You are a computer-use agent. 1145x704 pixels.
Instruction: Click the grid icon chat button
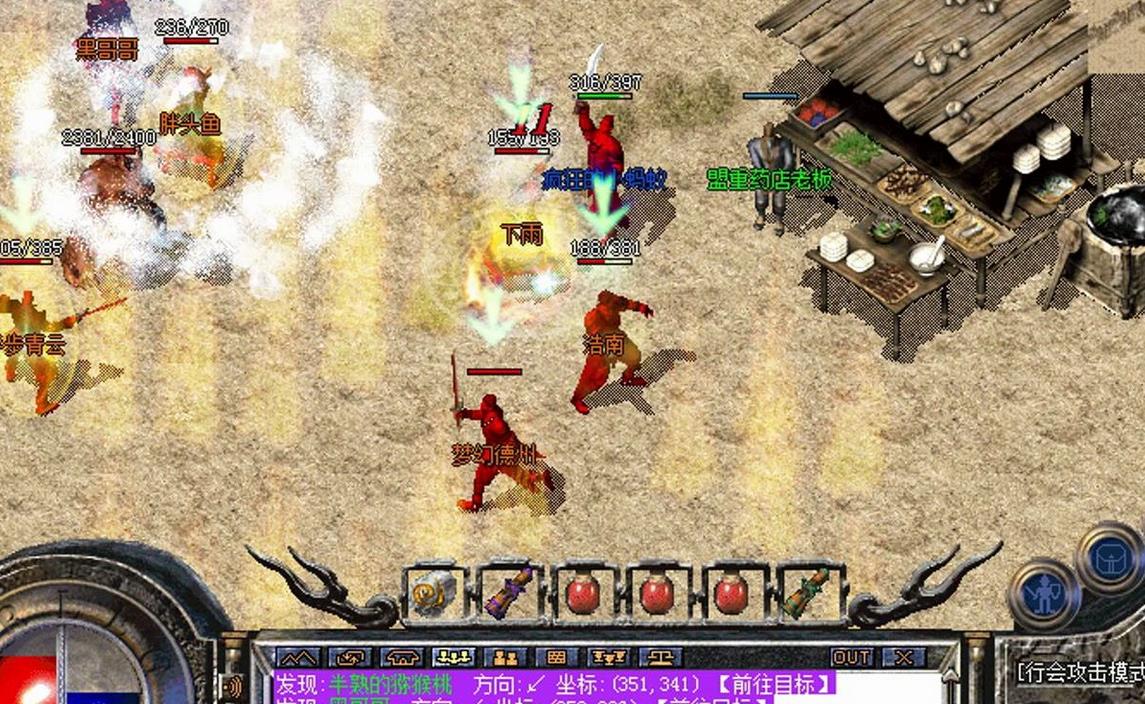tap(556, 657)
